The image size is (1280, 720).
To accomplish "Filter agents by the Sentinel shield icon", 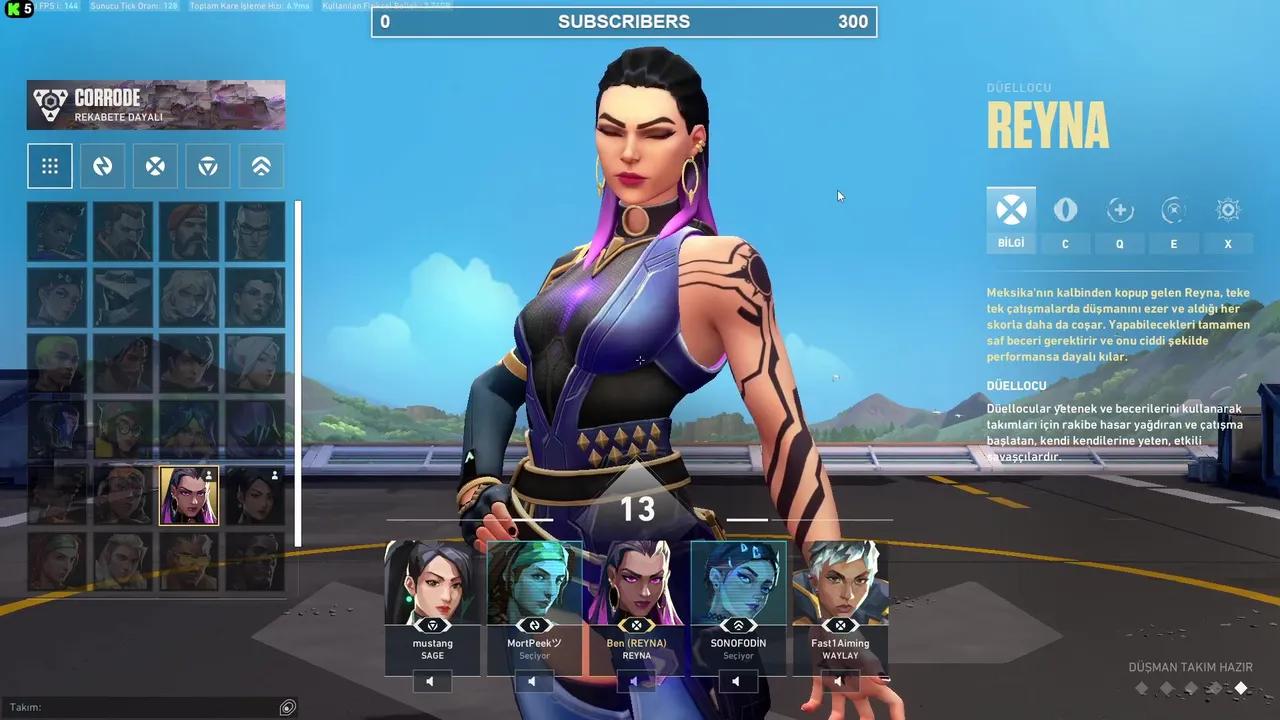I will pos(207,166).
